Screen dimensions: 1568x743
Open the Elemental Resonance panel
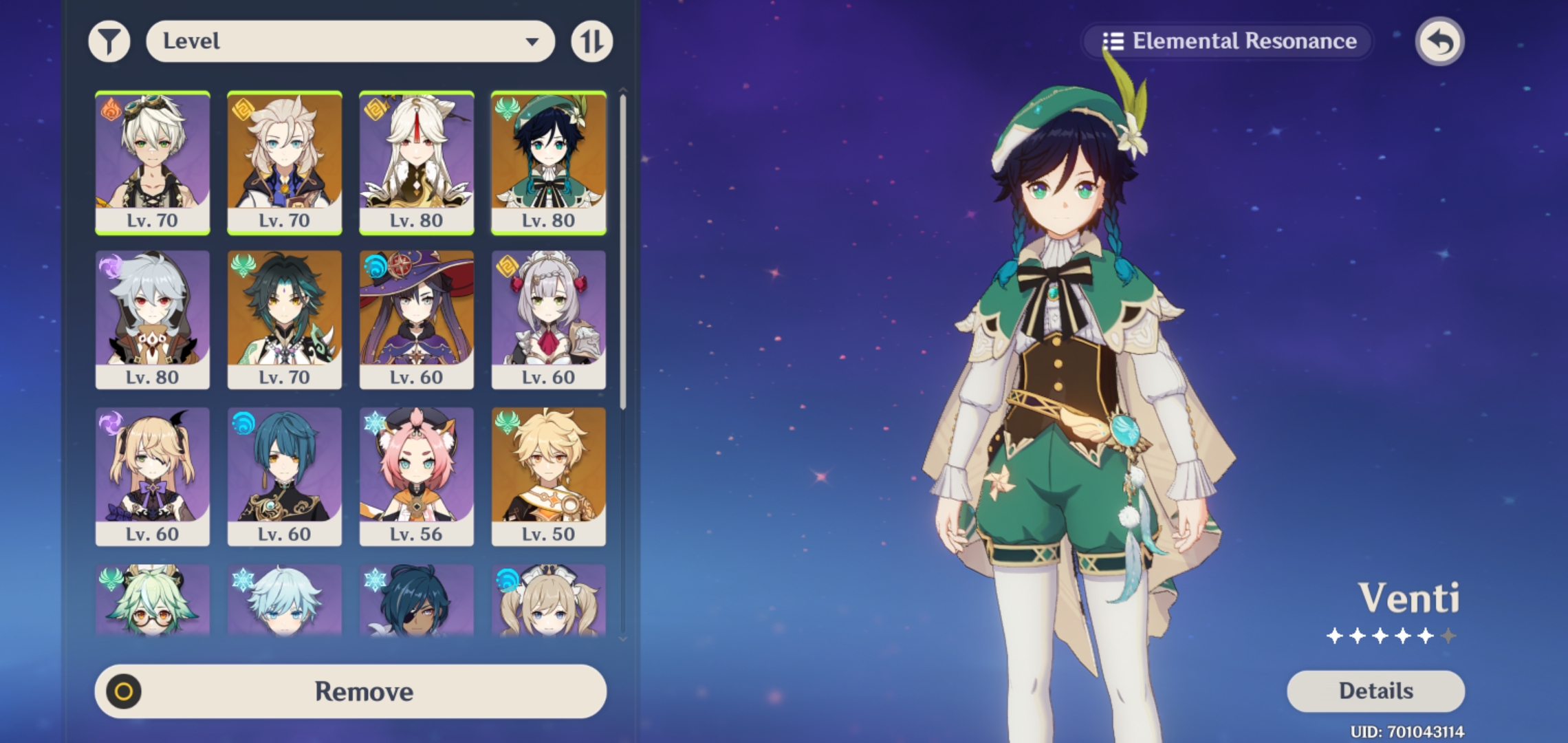(x=1228, y=41)
